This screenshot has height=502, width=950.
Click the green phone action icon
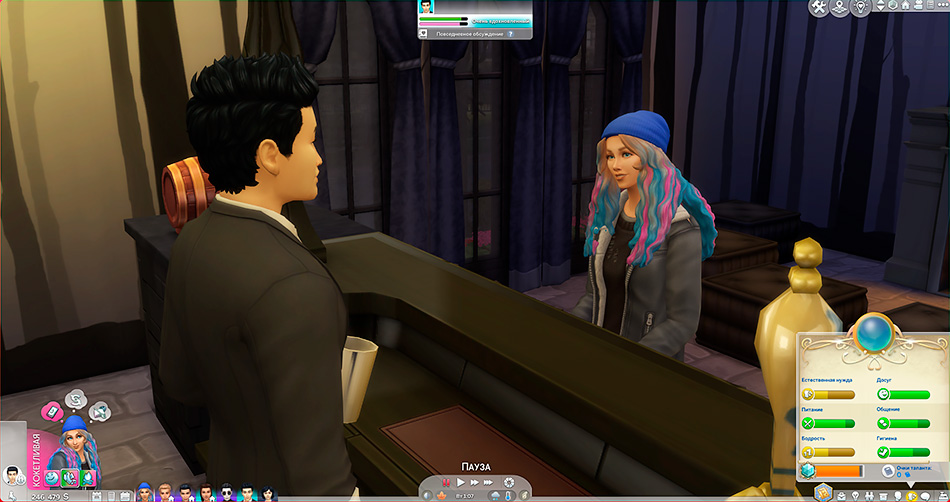(70, 478)
